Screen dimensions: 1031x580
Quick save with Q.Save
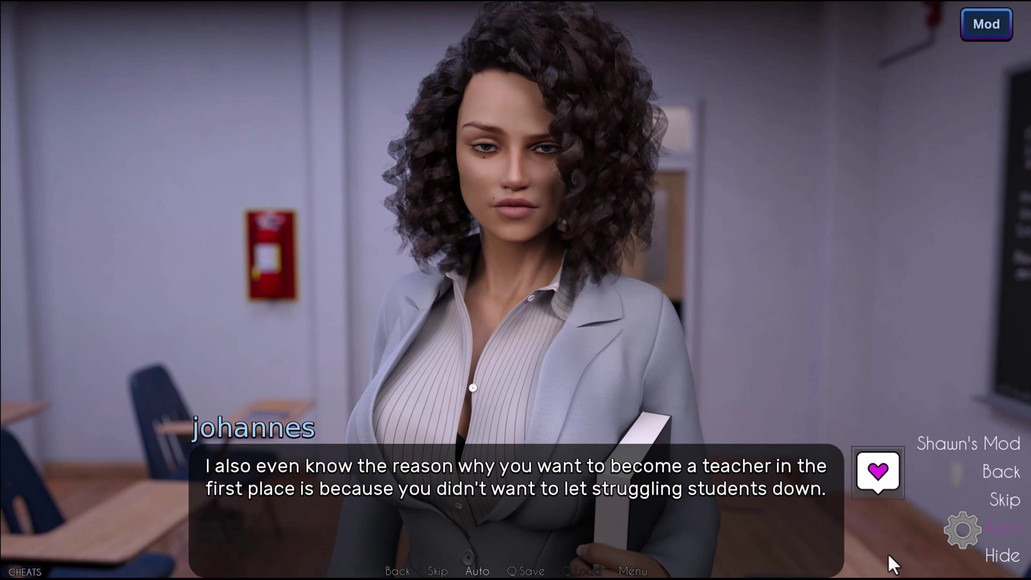pos(525,571)
